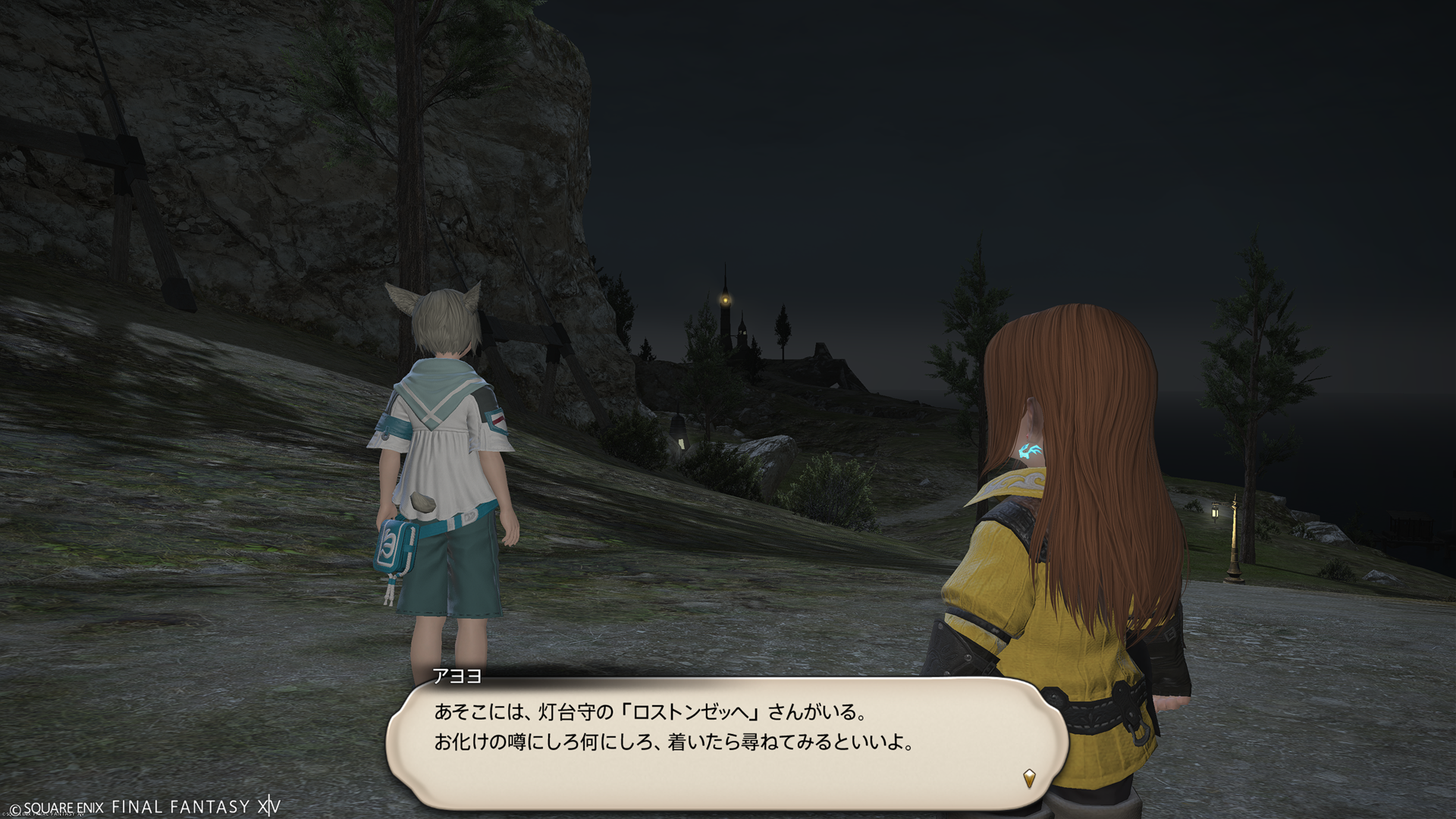The height and width of the screenshot is (819, 1456).
Task: Advance the dialogue with the gold arrow
Action: pos(1029,777)
